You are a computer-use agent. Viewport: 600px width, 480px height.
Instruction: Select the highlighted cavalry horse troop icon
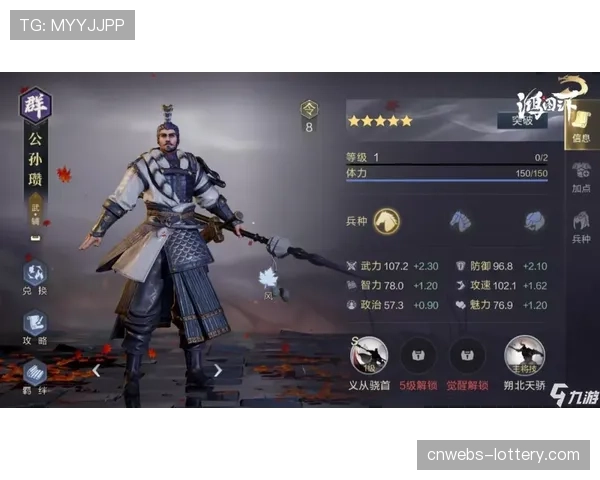click(387, 221)
